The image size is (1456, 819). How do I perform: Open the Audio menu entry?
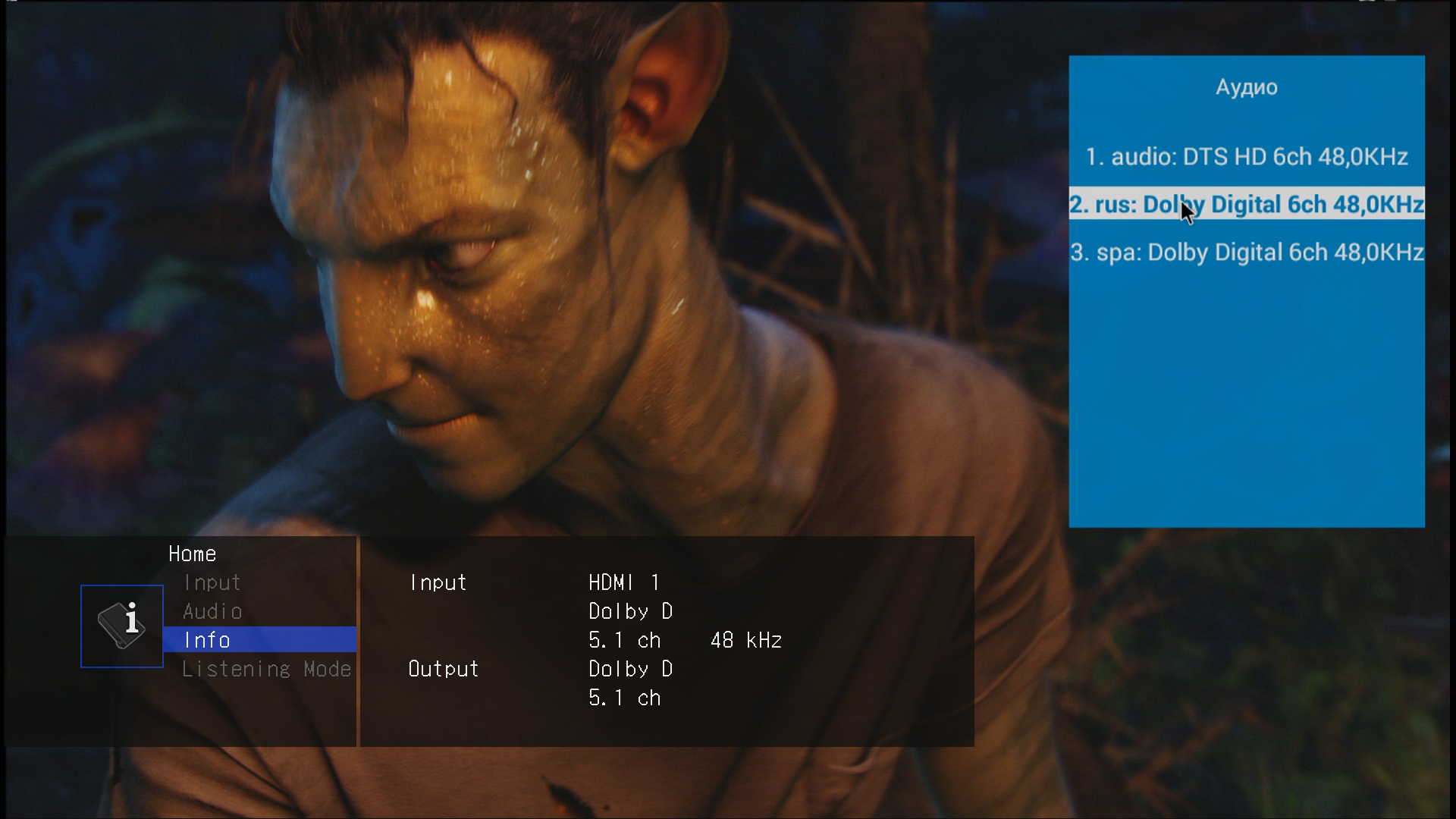coord(212,611)
